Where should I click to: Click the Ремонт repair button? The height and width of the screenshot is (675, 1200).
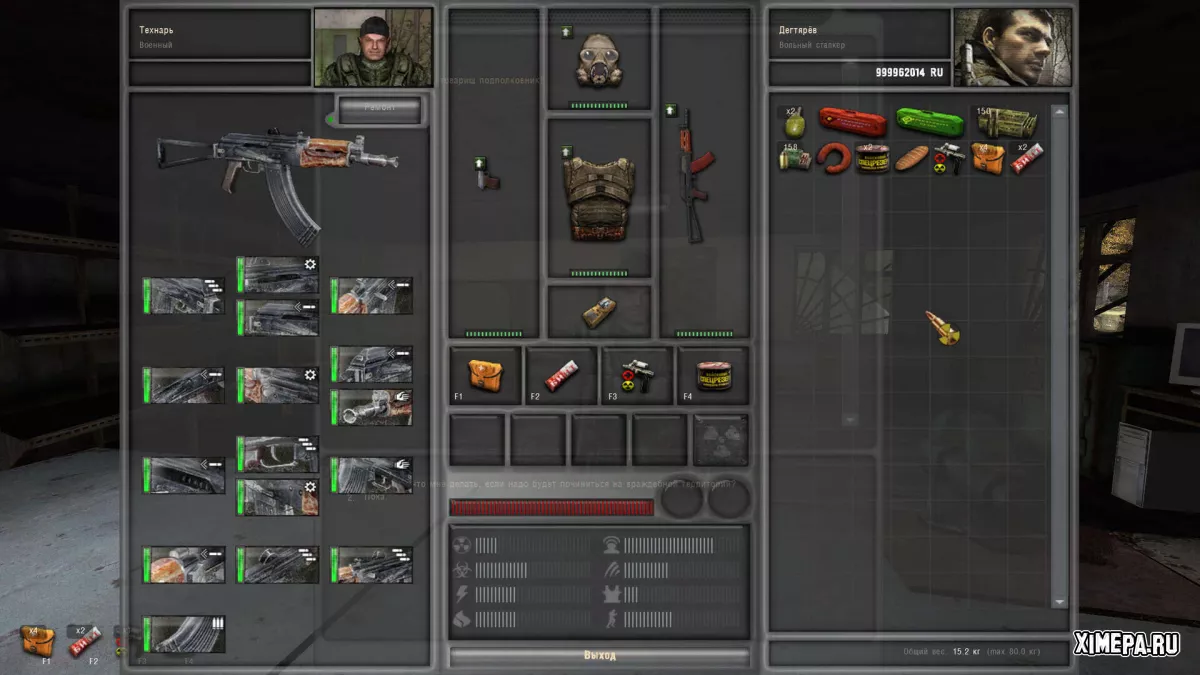pyautogui.click(x=379, y=110)
